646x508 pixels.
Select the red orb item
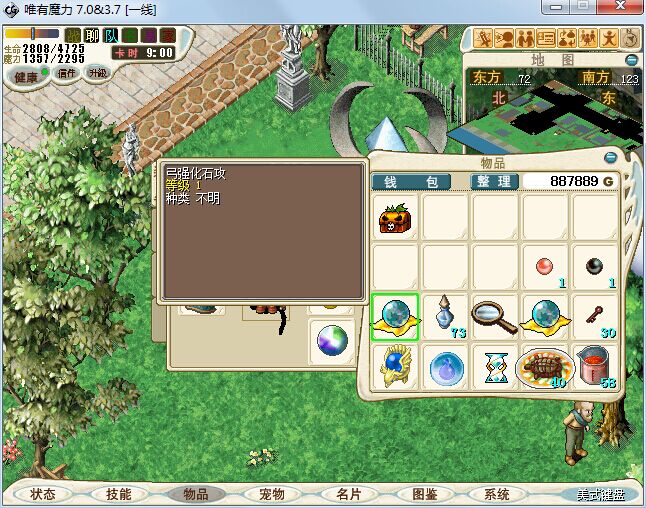coord(545,267)
